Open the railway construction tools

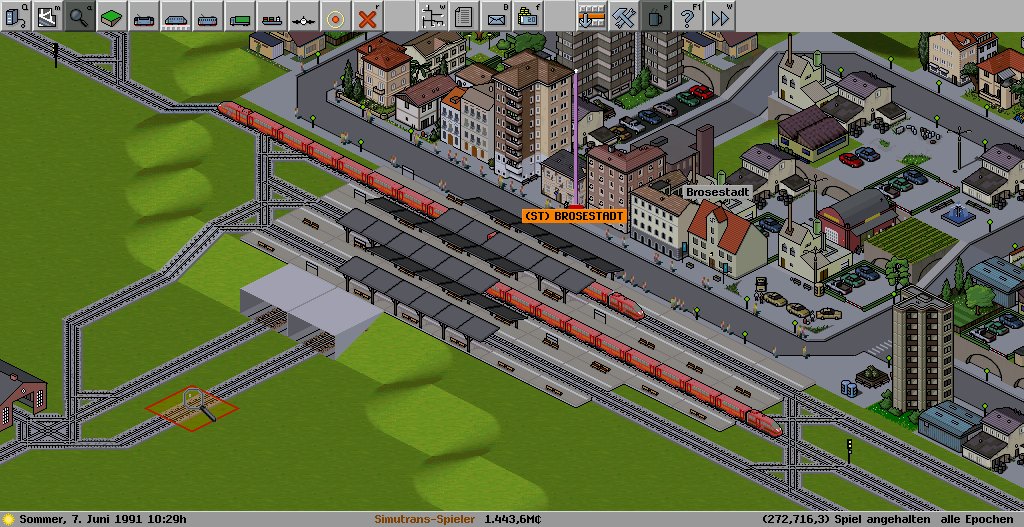tap(143, 16)
